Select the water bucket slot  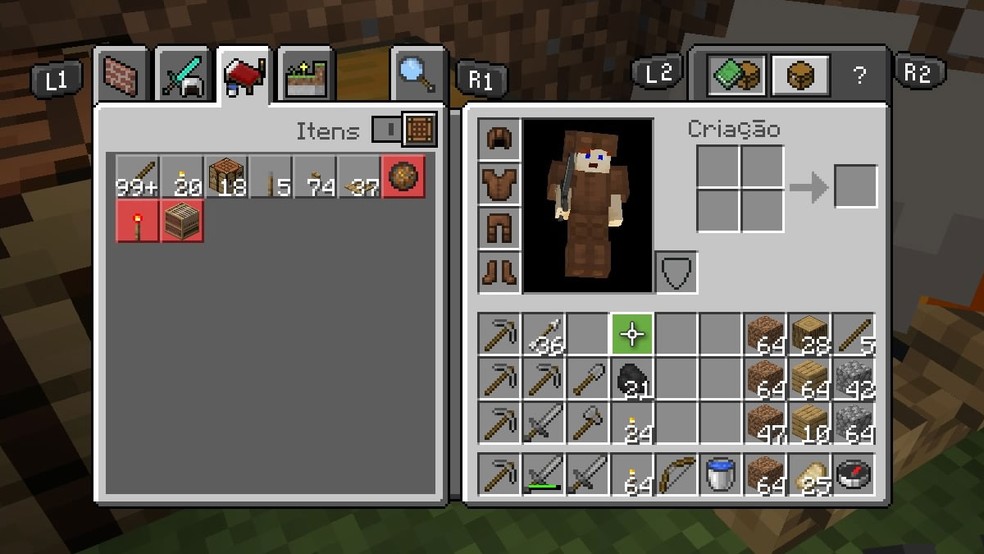pyautogui.click(x=719, y=474)
